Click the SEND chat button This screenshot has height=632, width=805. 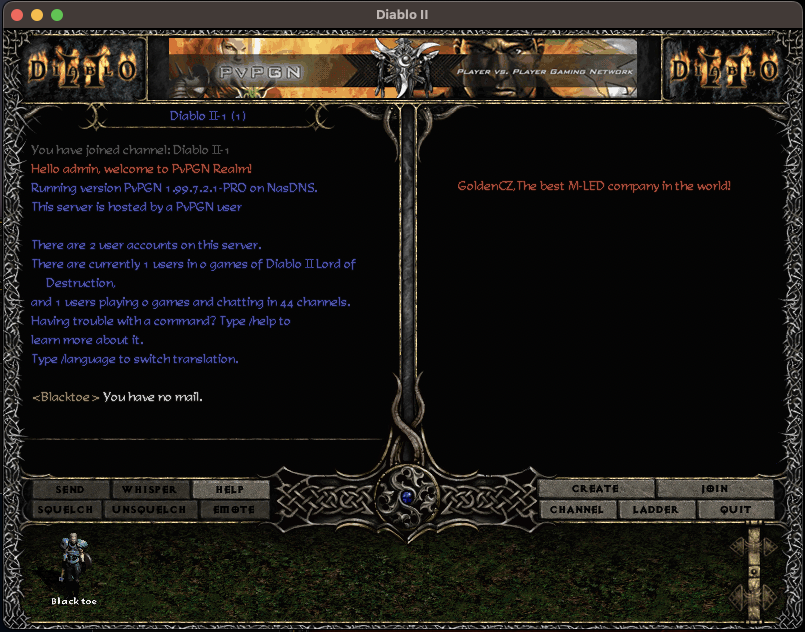click(x=70, y=490)
